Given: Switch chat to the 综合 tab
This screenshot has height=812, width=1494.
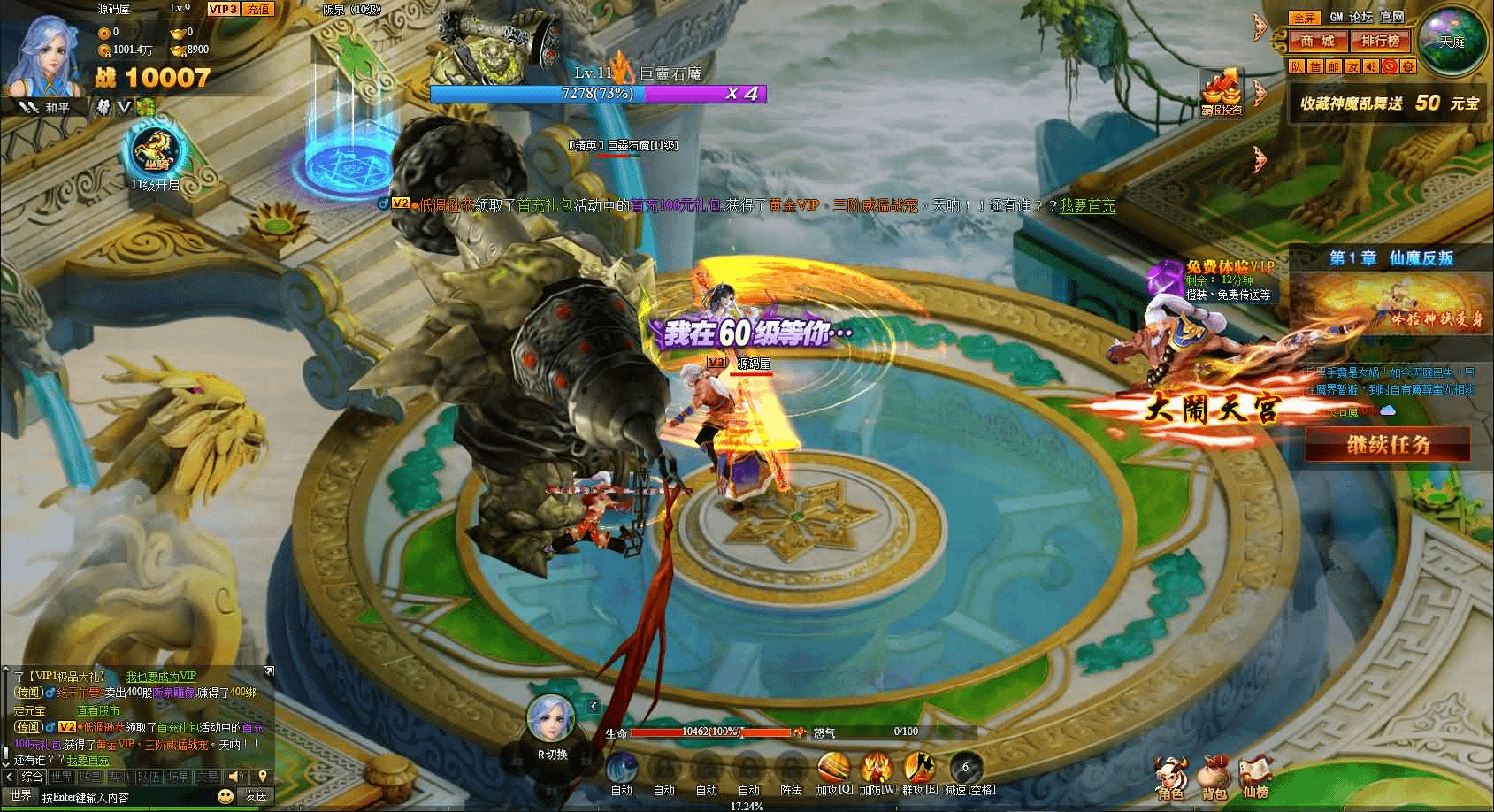Looking at the screenshot, I should click(x=32, y=777).
